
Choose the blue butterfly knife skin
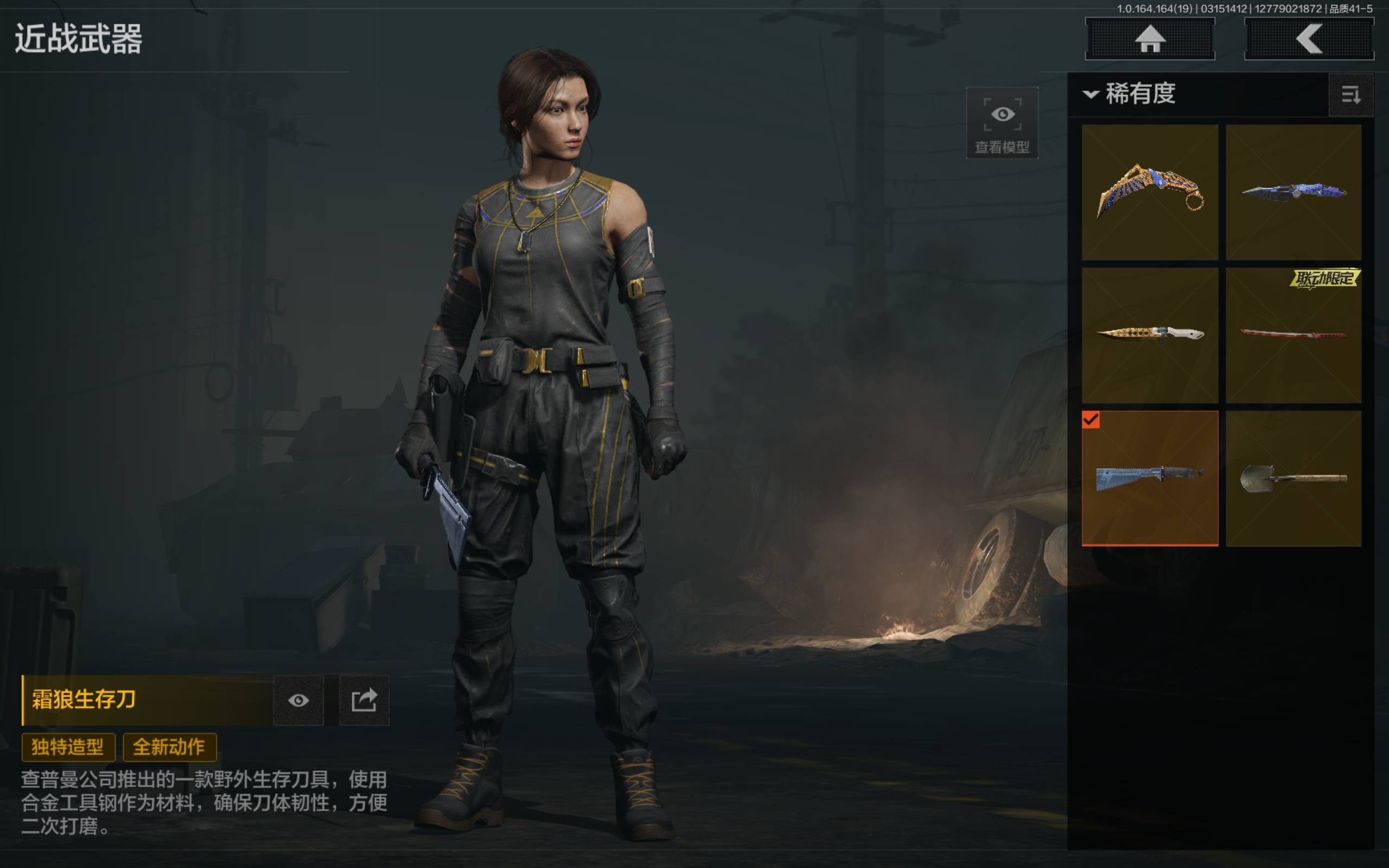(1293, 192)
